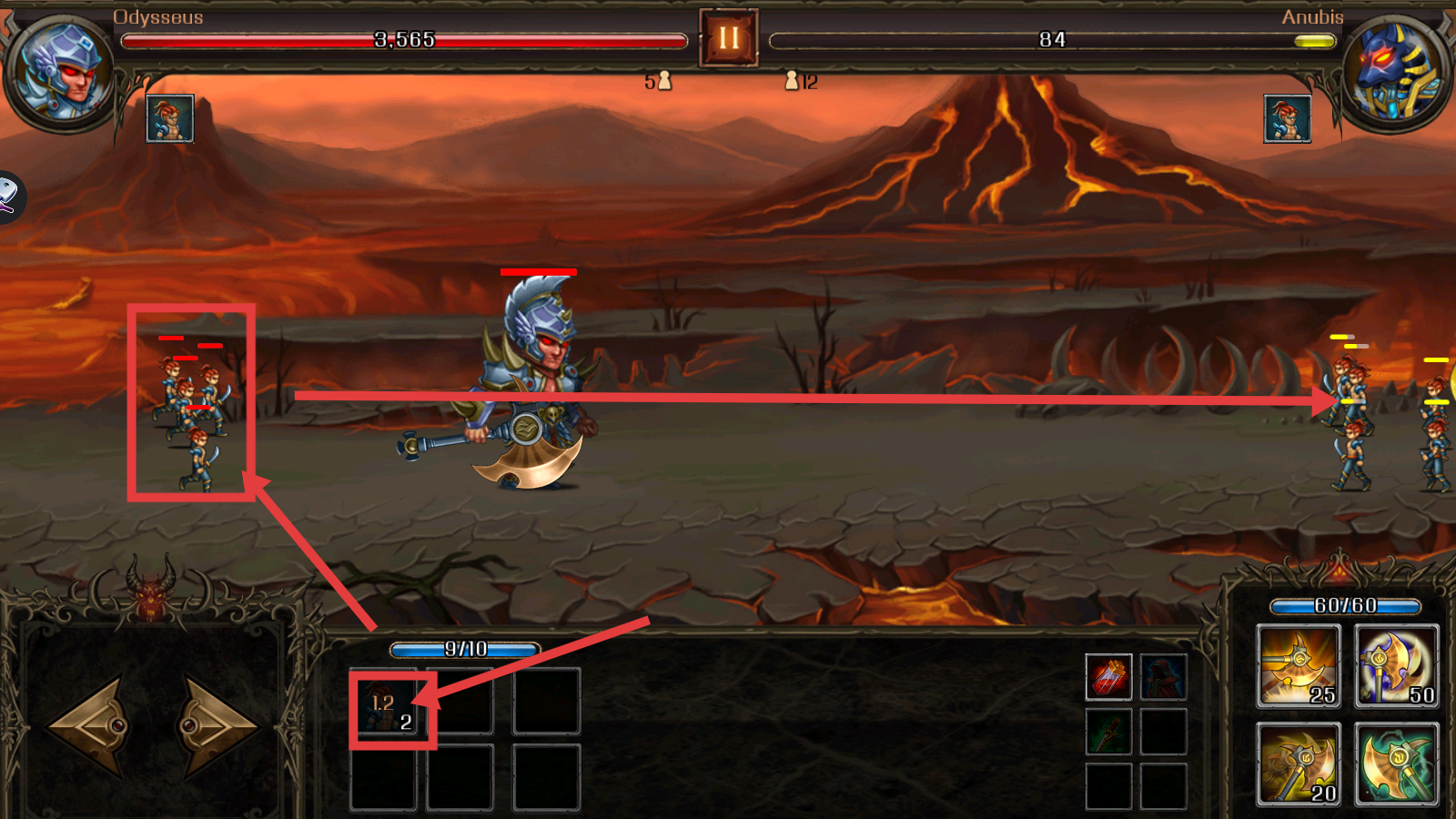Activate the axe skill costing 25

pyautogui.click(x=1298, y=666)
